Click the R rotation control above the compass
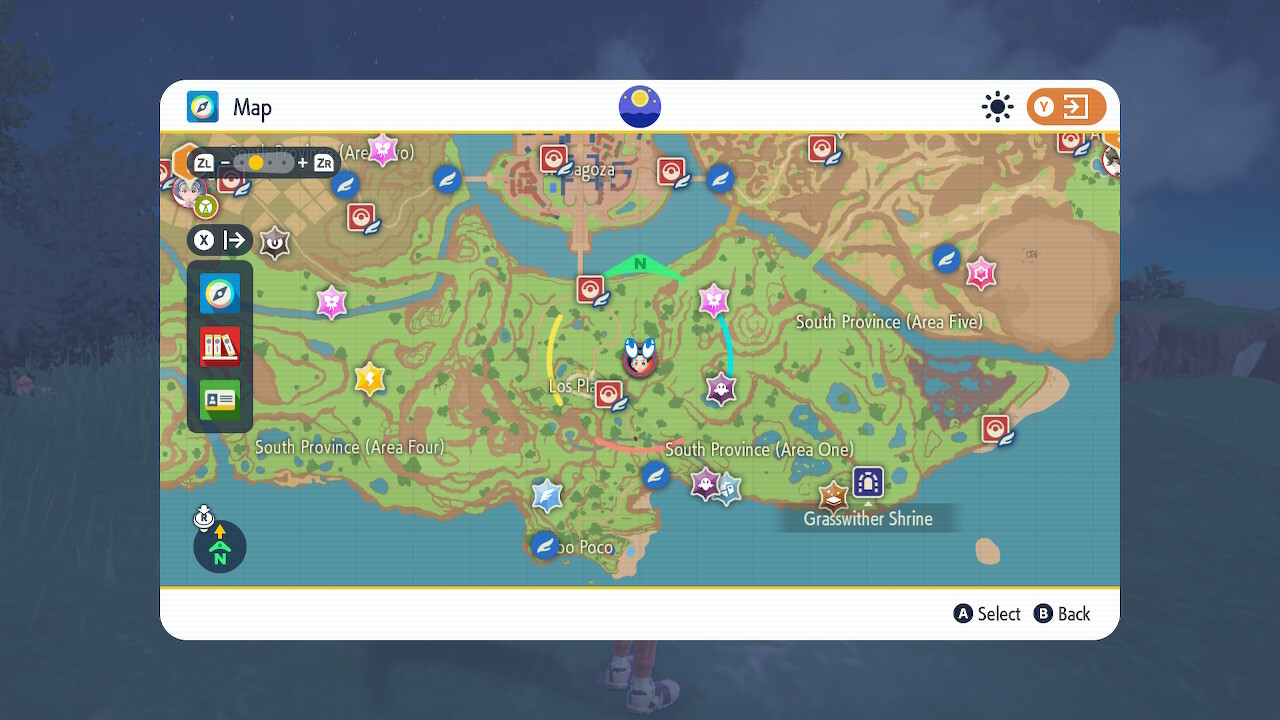Viewport: 1280px width, 720px height. [x=203, y=519]
